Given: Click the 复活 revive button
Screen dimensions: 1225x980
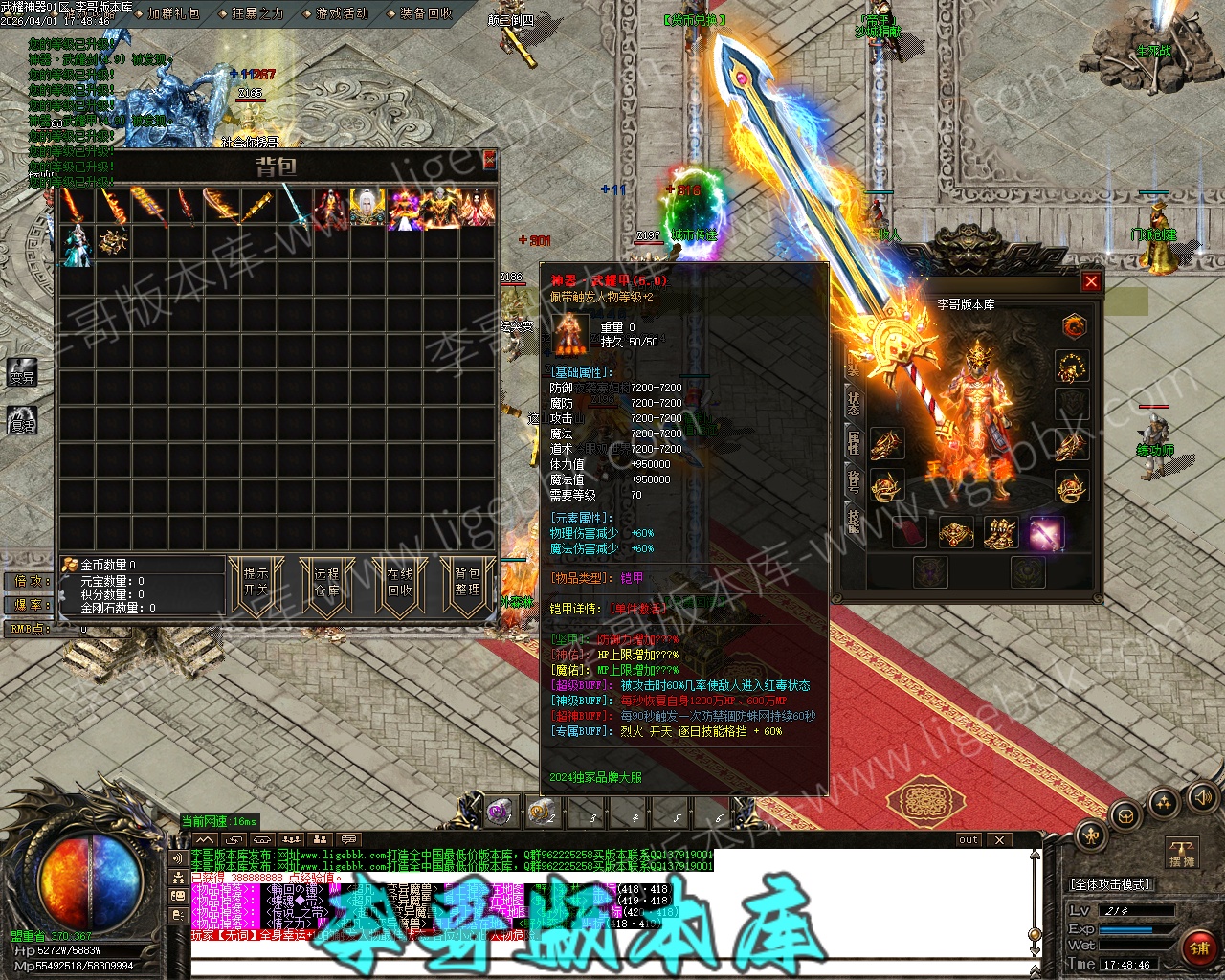Looking at the screenshot, I should [x=23, y=419].
